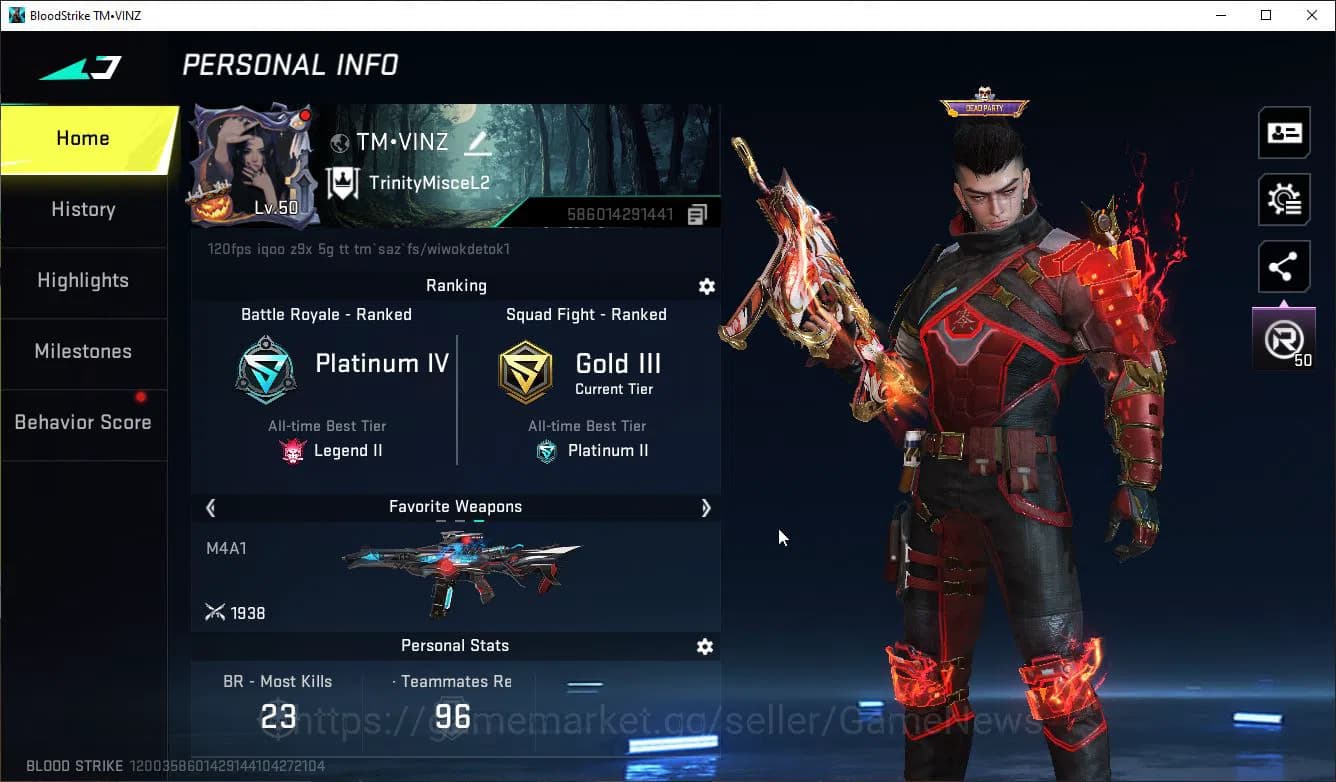Screen dimensions: 1336x782
Task: Open the gear list settings icon
Action: 1284,200
